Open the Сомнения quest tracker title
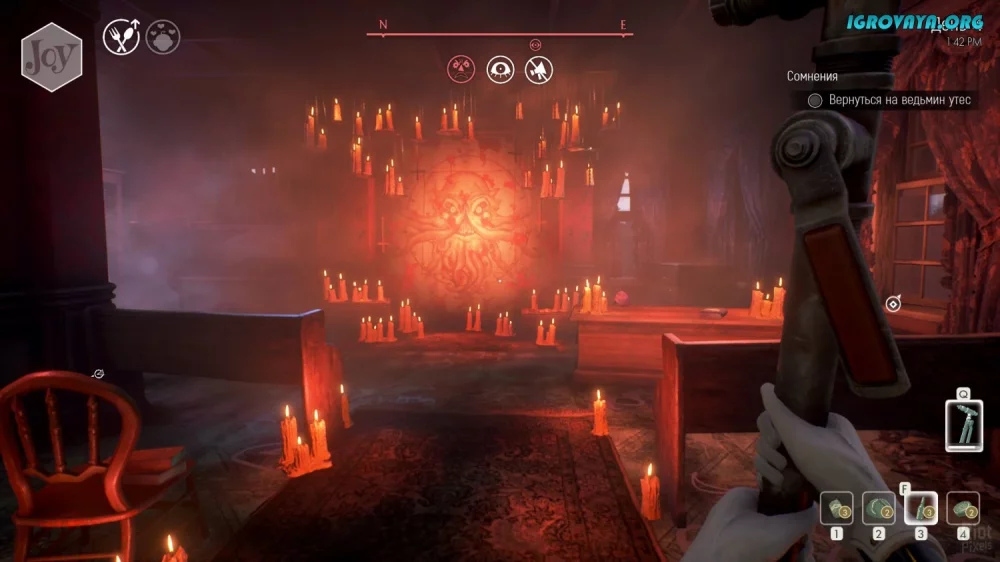 812,76
